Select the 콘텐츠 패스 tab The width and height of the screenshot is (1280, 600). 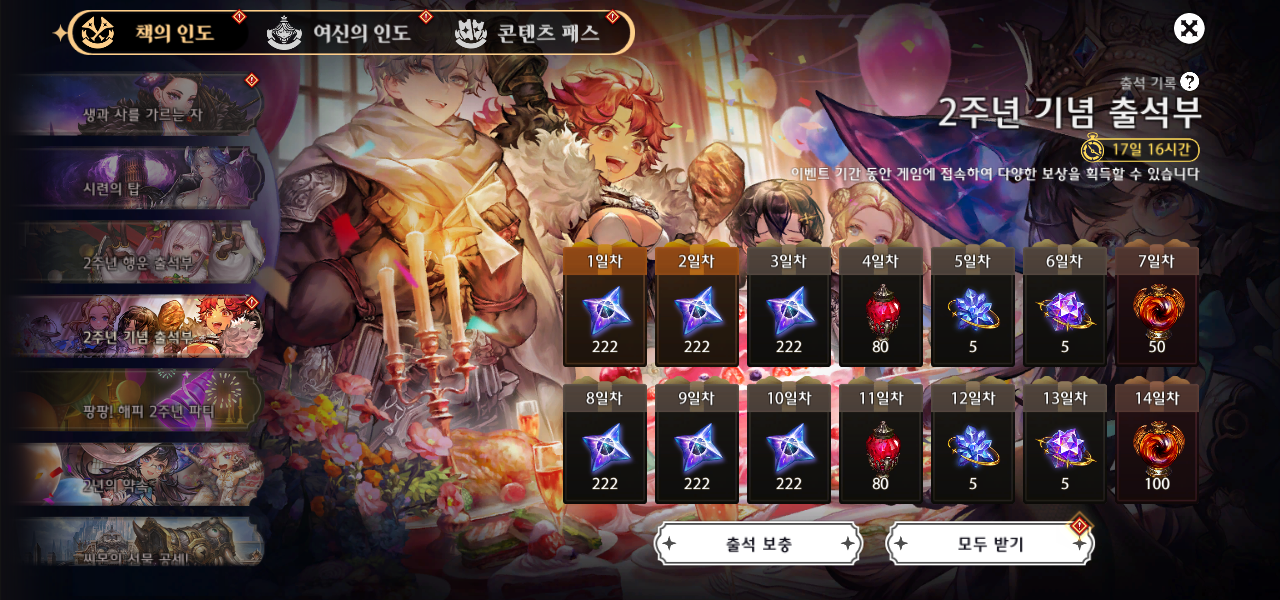pos(530,33)
